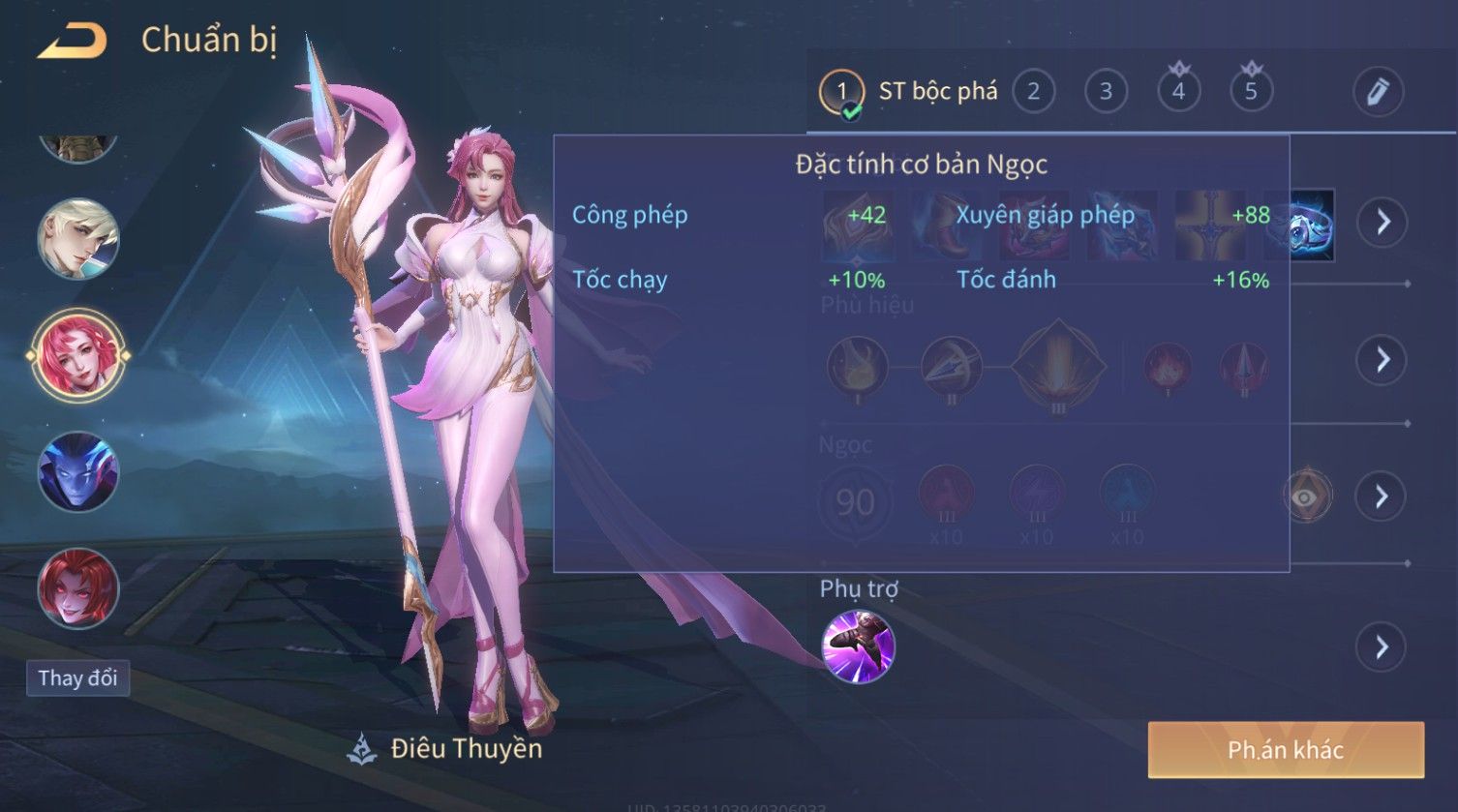
Task: Edit preset with the pencil icon
Action: click(x=1378, y=92)
